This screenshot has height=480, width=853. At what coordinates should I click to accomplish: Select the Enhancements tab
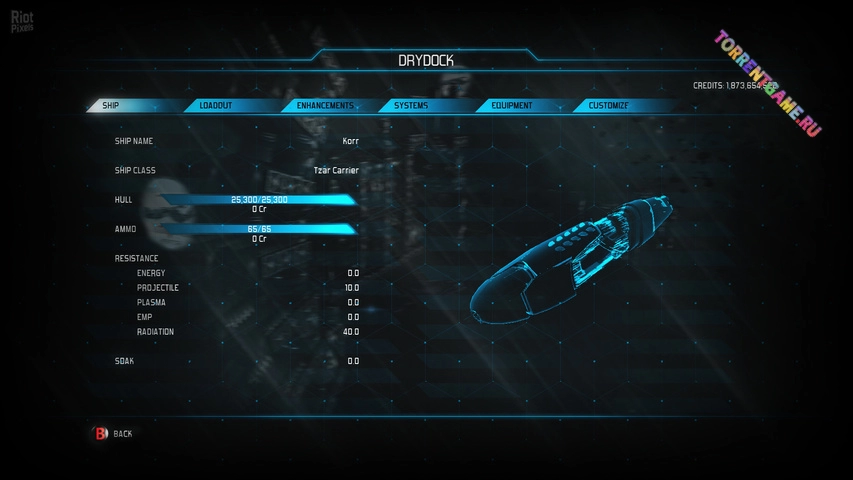pyautogui.click(x=325, y=105)
